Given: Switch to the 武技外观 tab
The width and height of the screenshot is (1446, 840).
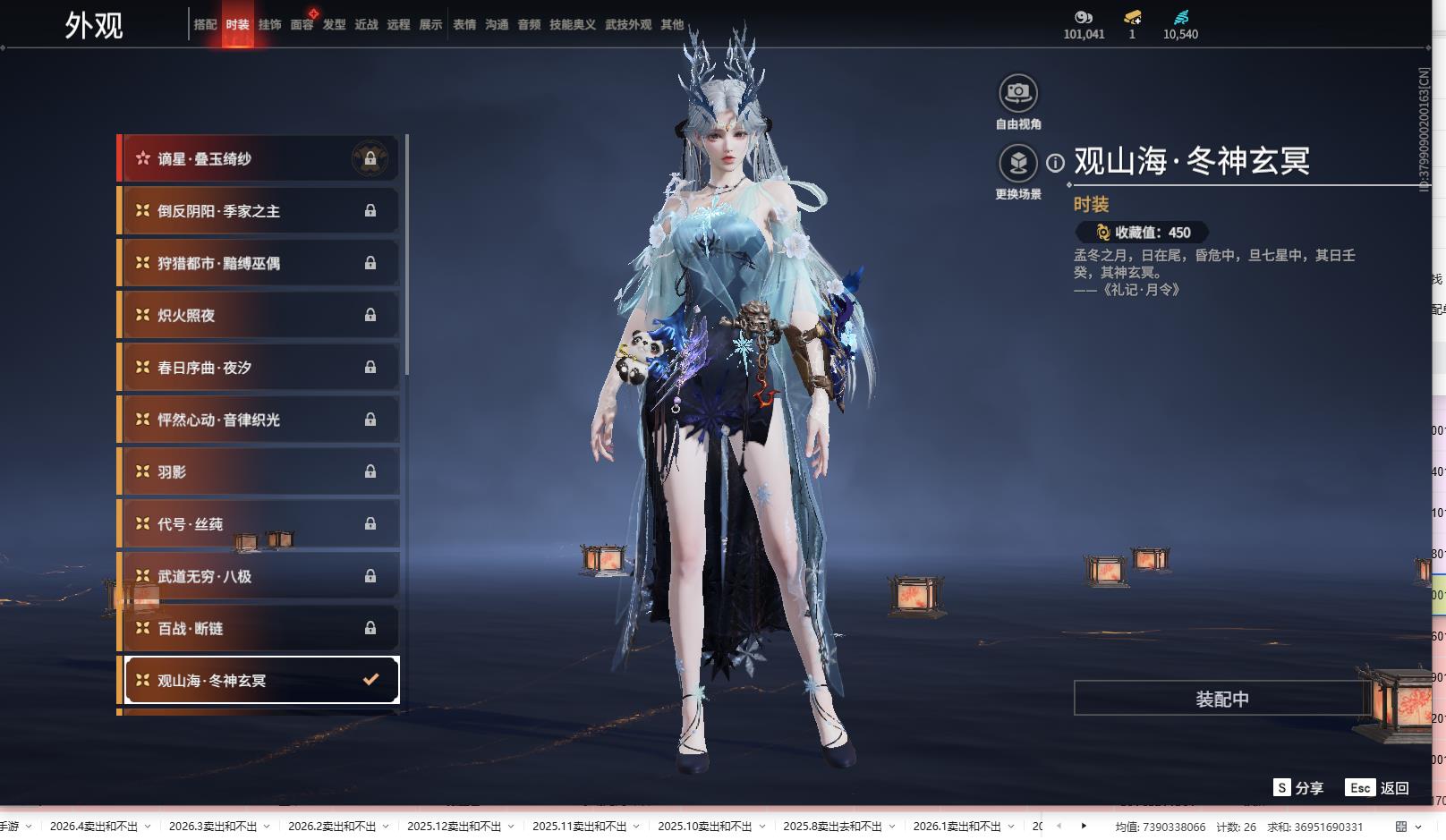Looking at the screenshot, I should 628,25.
